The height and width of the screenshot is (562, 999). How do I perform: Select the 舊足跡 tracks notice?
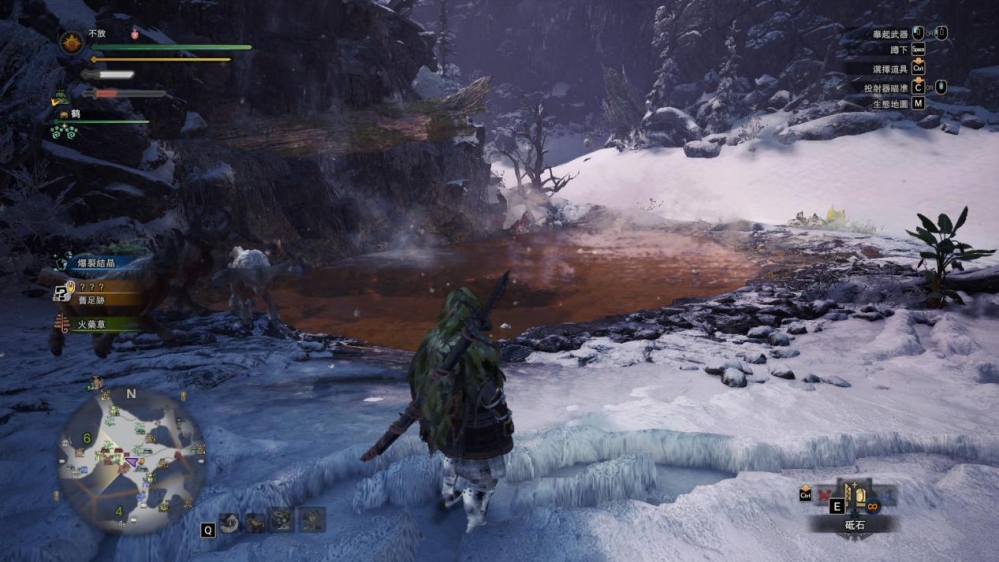point(93,297)
